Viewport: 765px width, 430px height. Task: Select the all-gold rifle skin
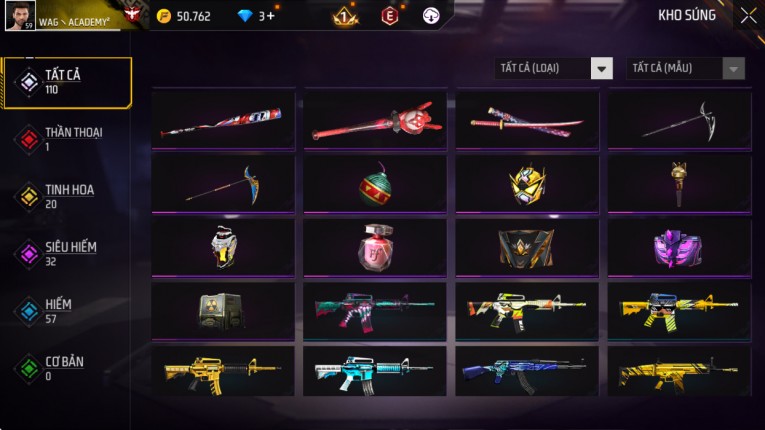point(223,373)
